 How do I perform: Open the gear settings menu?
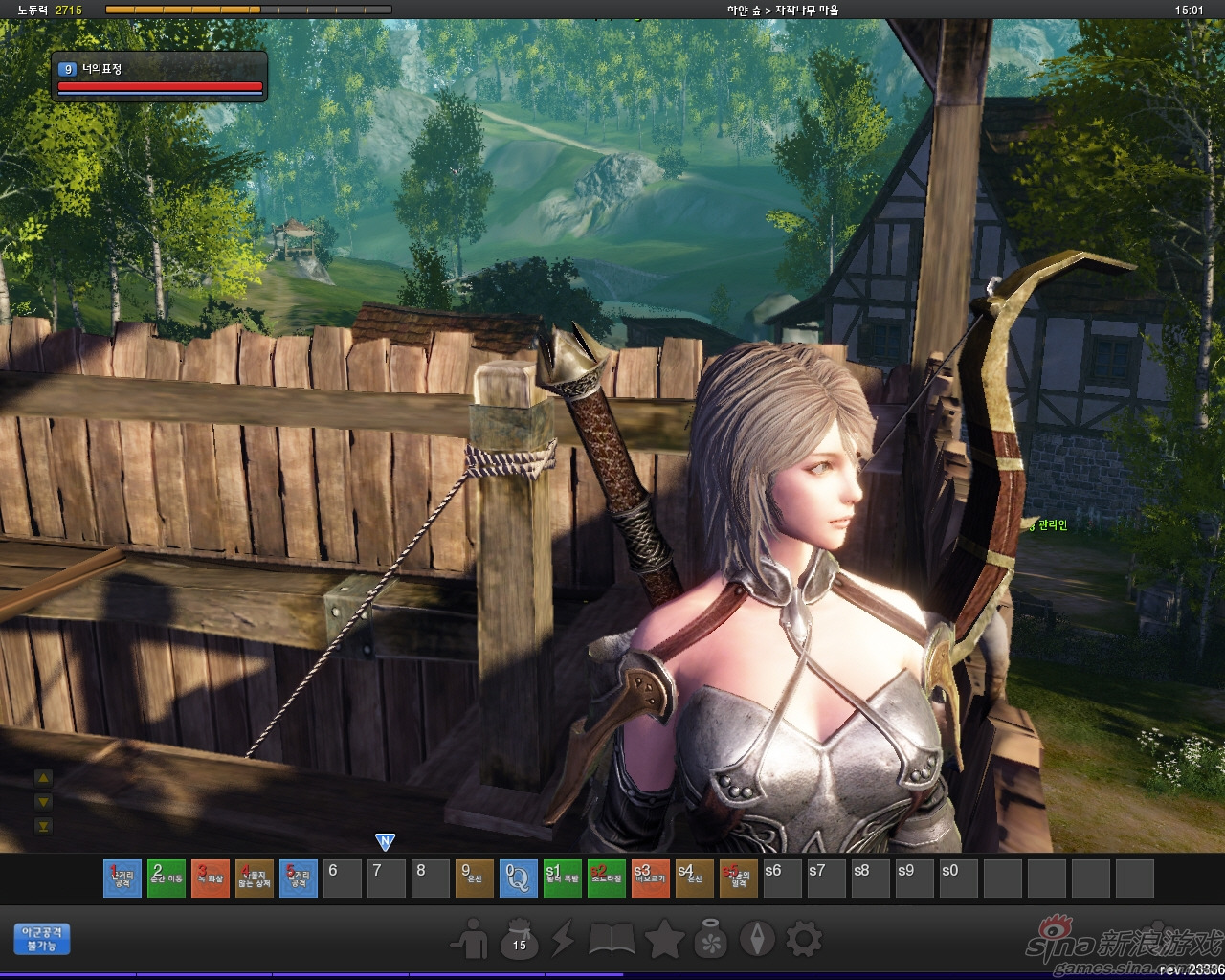click(804, 939)
